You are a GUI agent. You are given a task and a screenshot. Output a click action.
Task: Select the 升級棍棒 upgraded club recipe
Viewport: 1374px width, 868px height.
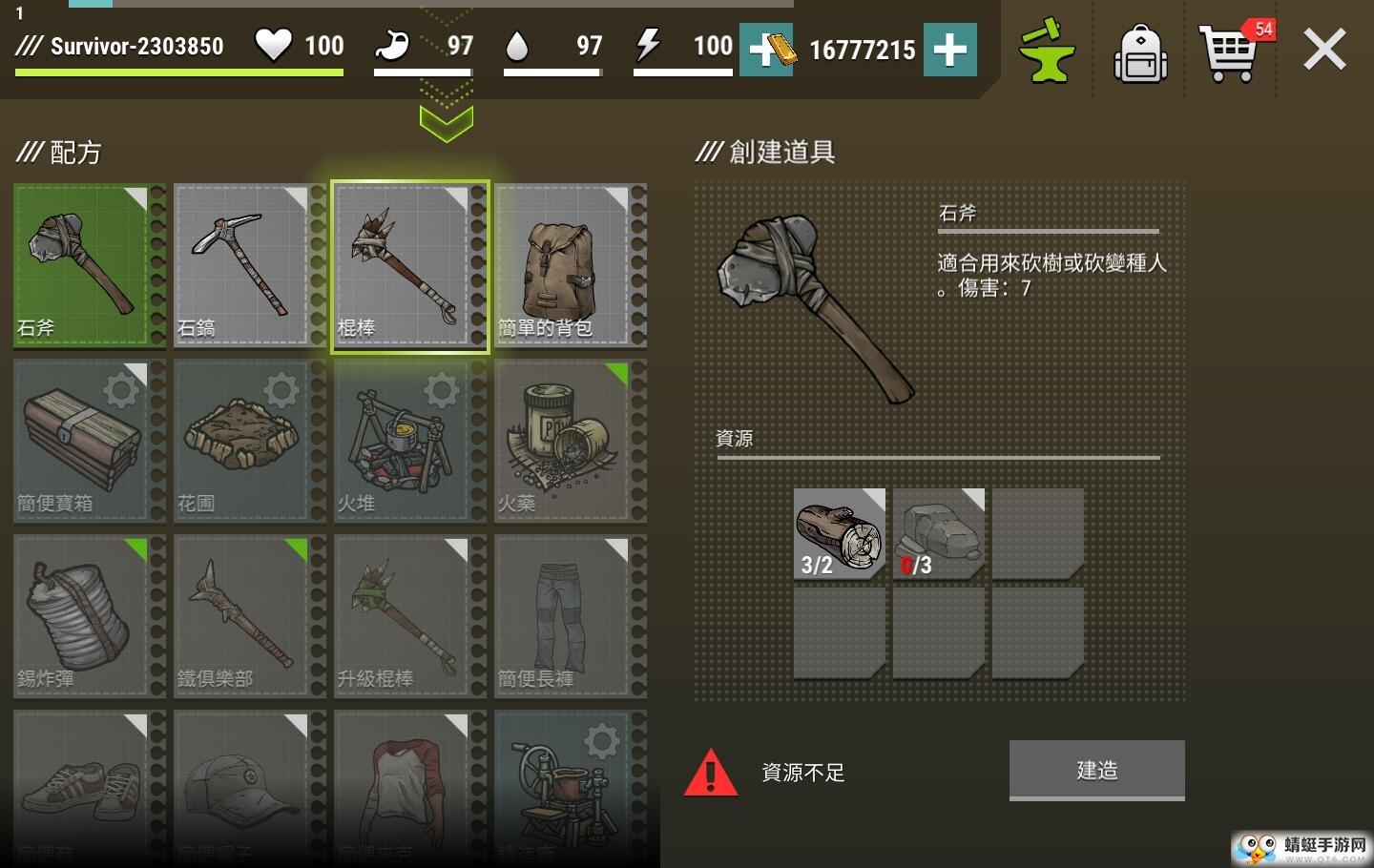(404, 615)
